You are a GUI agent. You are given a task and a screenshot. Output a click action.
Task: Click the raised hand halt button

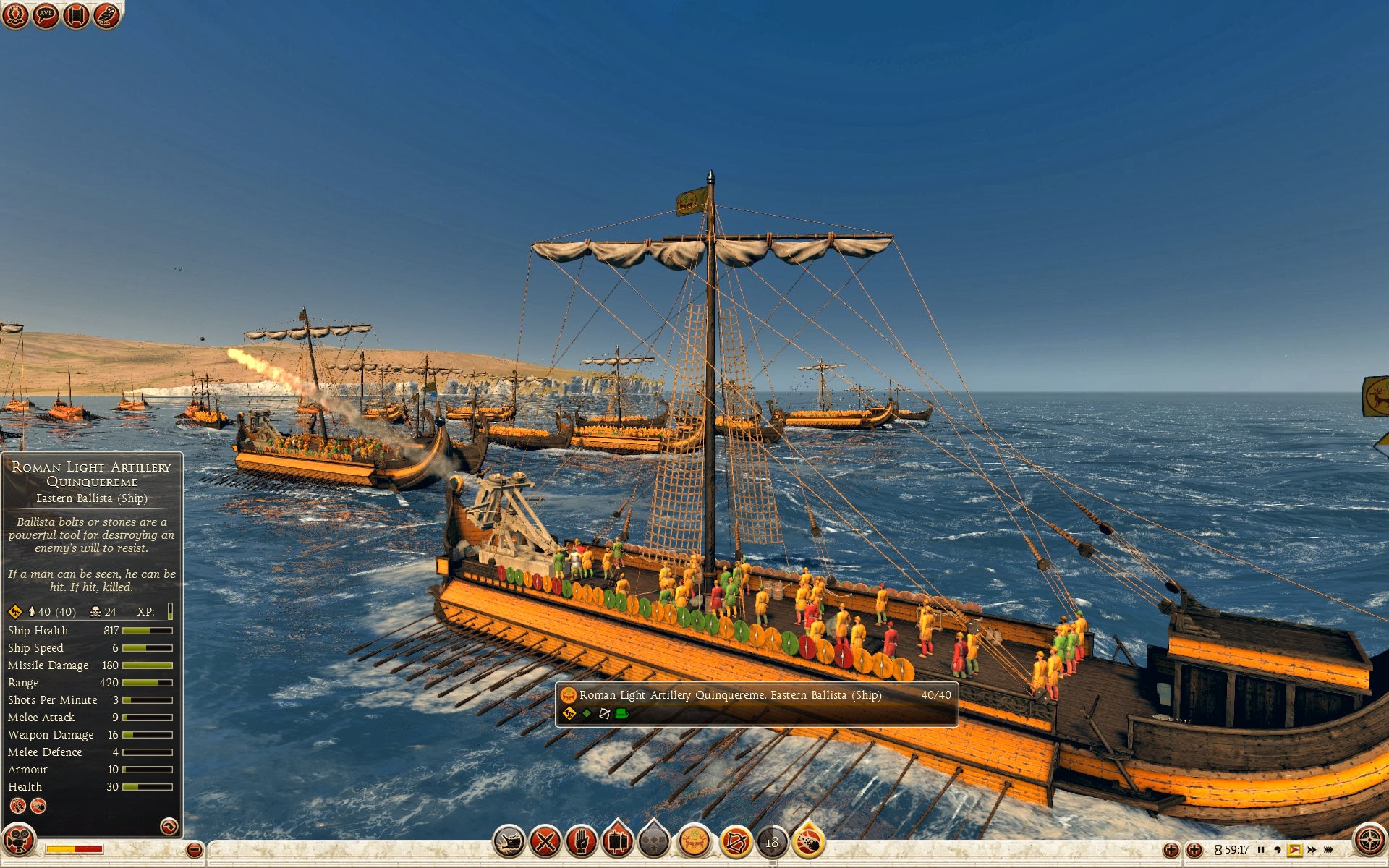pyautogui.click(x=582, y=842)
